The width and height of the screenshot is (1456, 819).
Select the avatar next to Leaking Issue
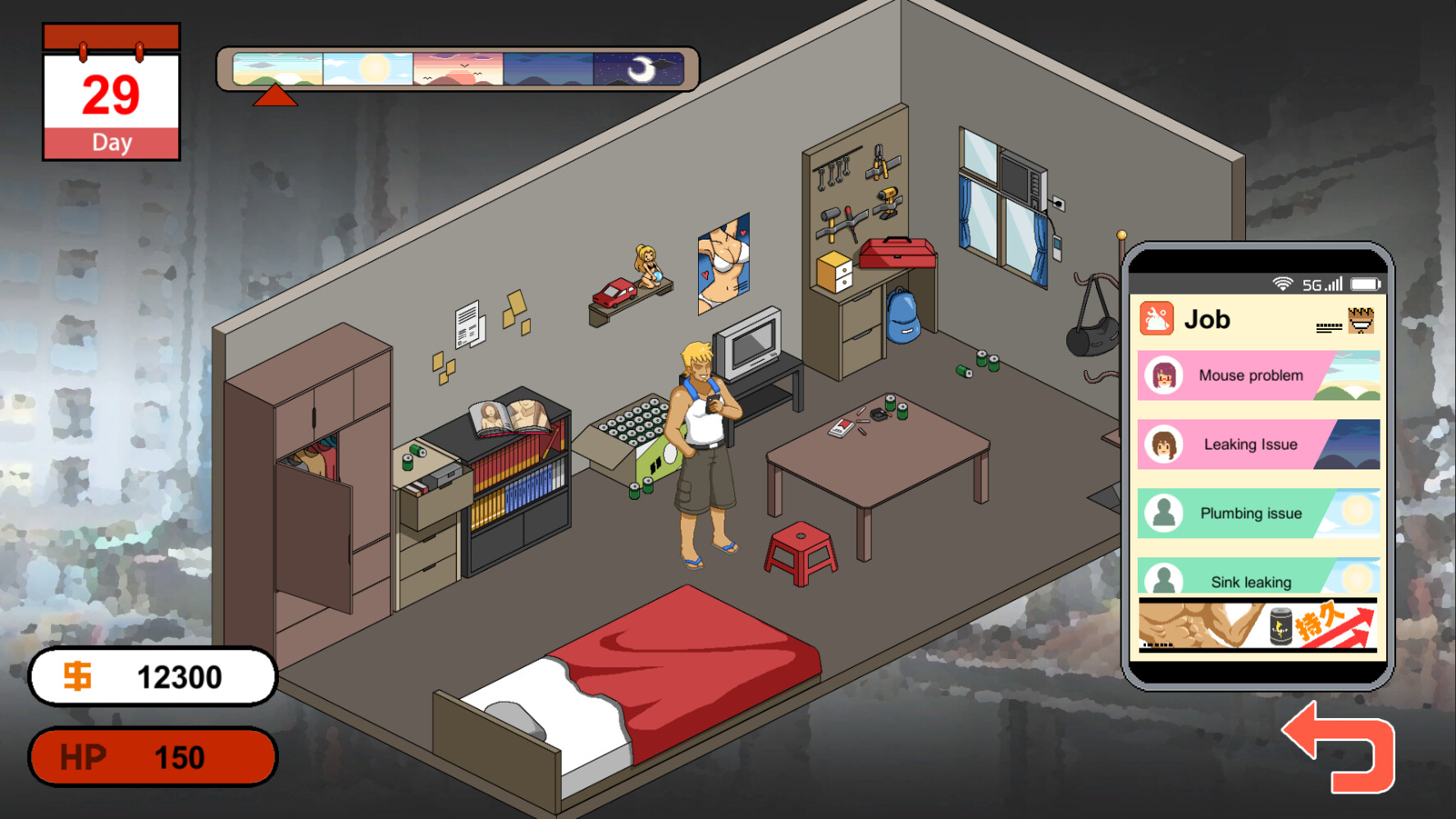click(1164, 443)
